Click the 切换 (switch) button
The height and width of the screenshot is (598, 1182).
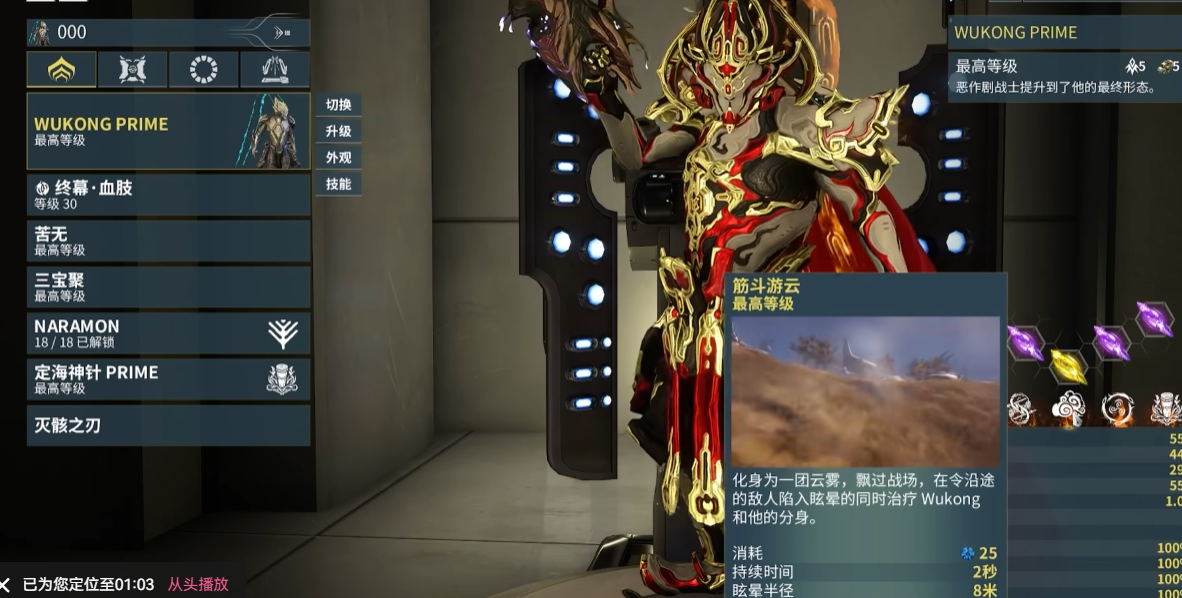click(x=338, y=105)
